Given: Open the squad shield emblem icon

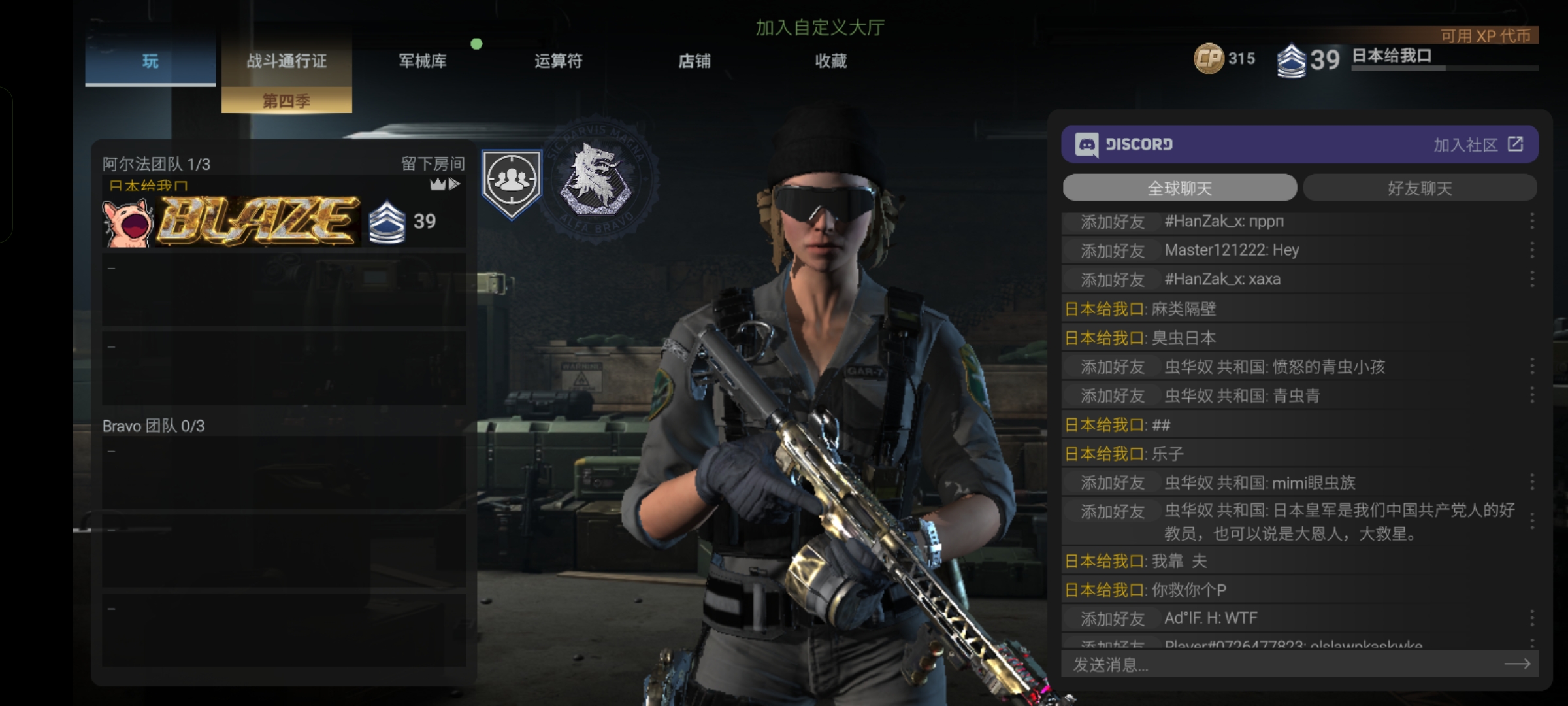Looking at the screenshot, I should [x=512, y=183].
